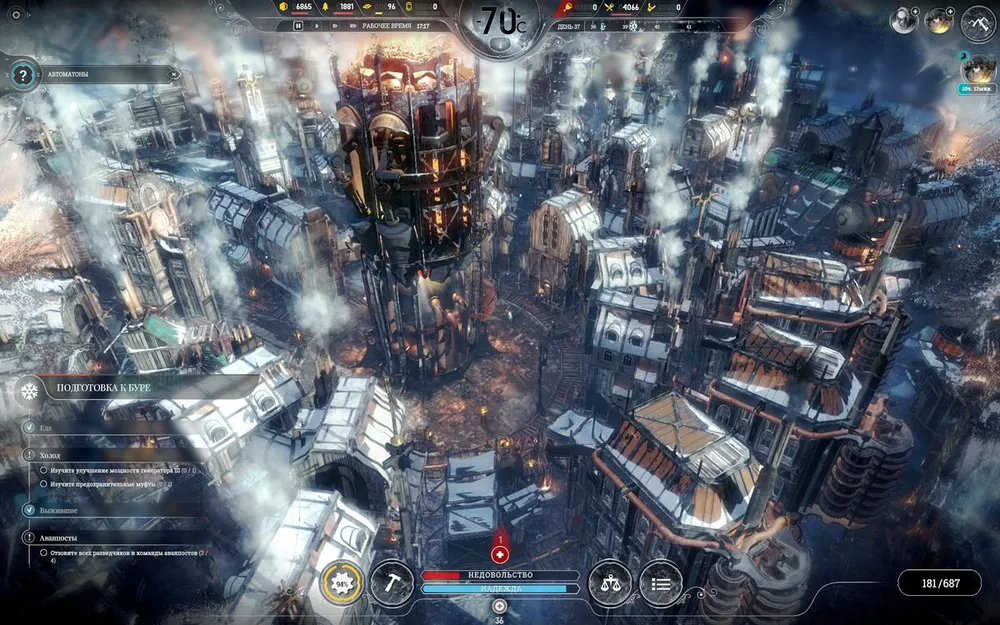Open the temperature gauge forecast
1000x625 pixels.
(x=499, y=22)
